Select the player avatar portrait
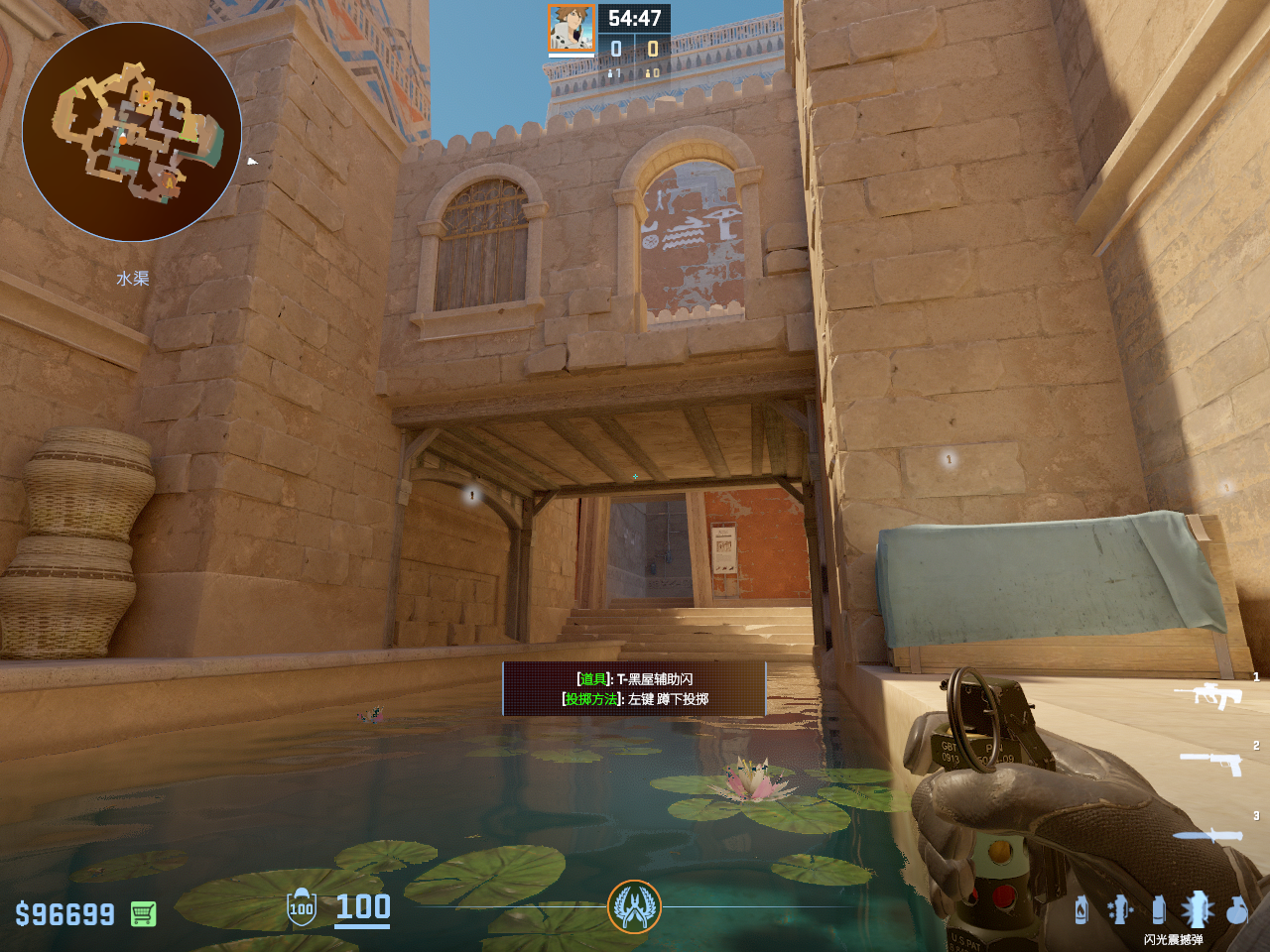Screen dimensions: 1270x952 571,29
